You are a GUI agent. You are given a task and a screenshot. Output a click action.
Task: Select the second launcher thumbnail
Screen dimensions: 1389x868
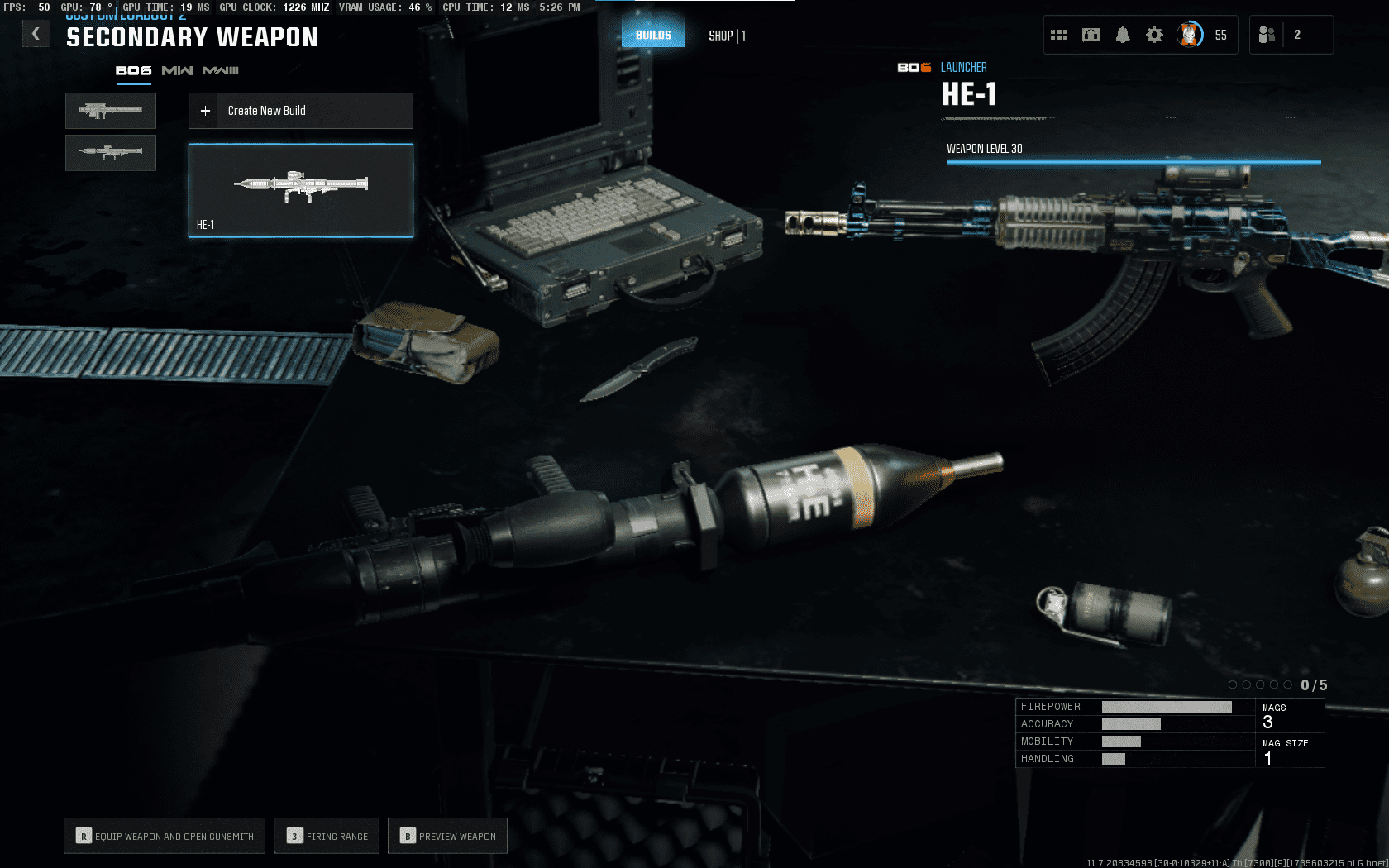point(111,153)
